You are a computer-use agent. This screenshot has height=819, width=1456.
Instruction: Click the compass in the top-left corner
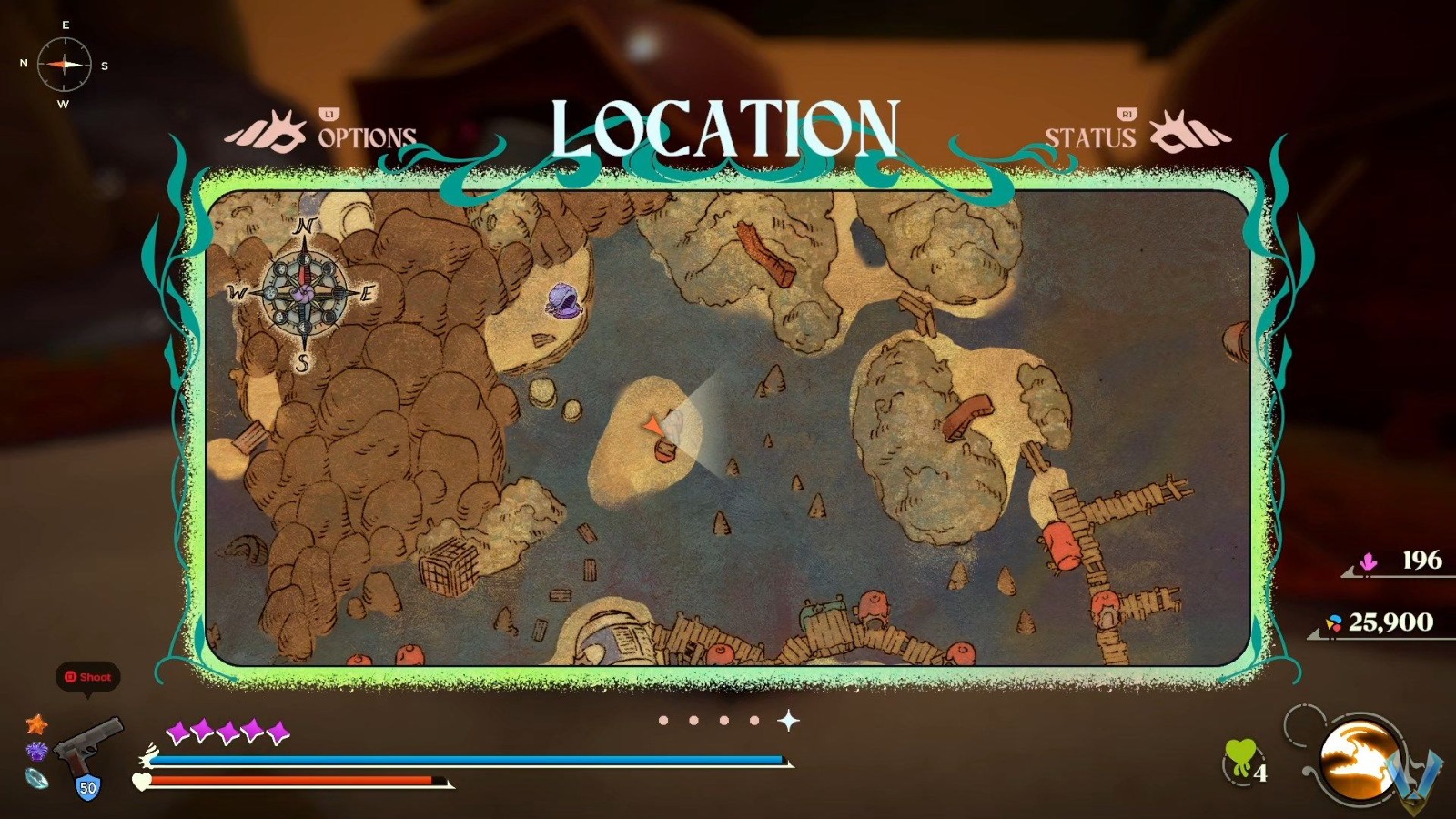(64, 66)
